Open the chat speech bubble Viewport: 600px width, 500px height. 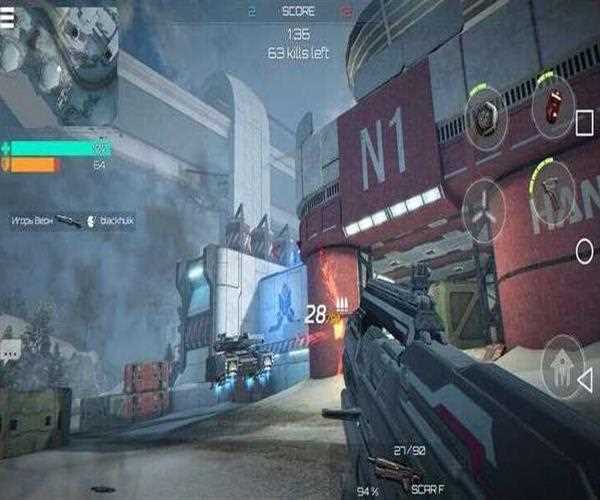tap(11, 350)
